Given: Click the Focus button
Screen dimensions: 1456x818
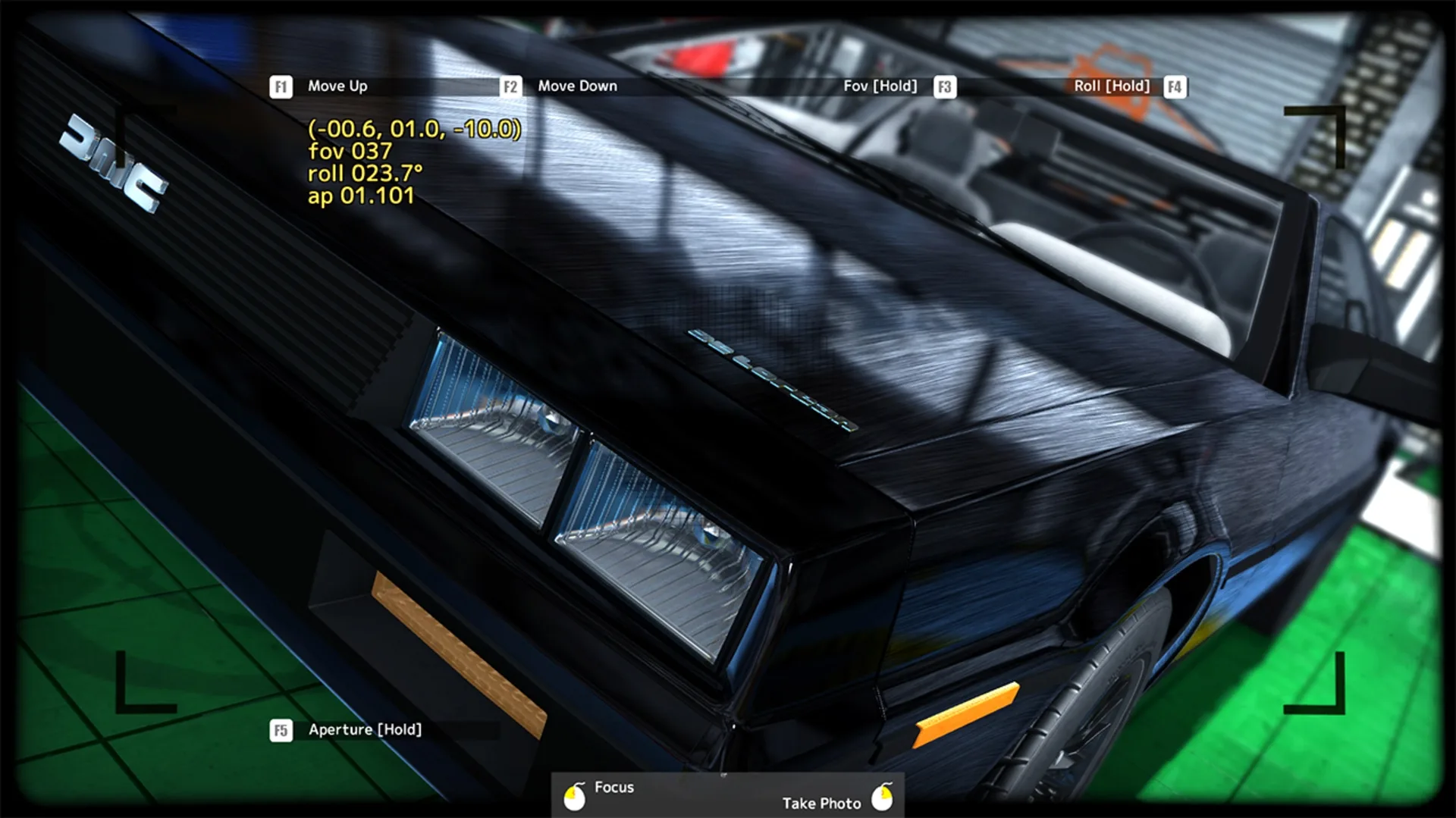Looking at the screenshot, I should click(x=614, y=787).
